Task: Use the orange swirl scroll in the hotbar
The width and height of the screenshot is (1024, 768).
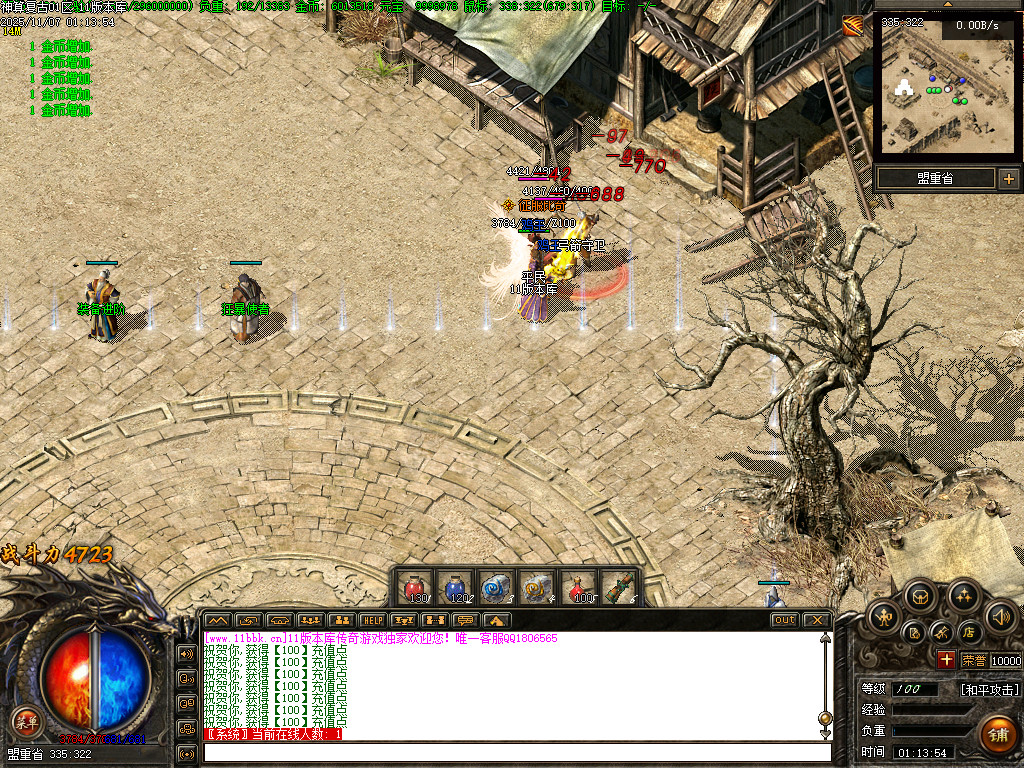Action: coord(538,587)
